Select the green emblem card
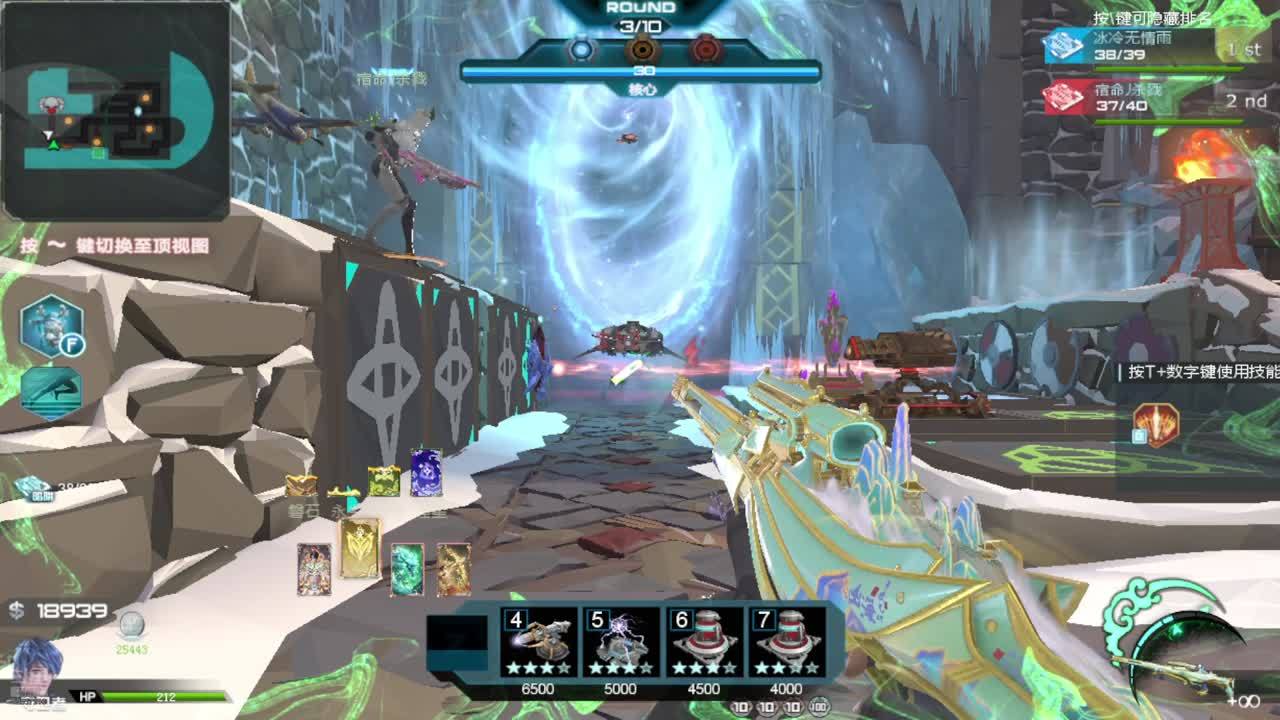 (x=384, y=481)
